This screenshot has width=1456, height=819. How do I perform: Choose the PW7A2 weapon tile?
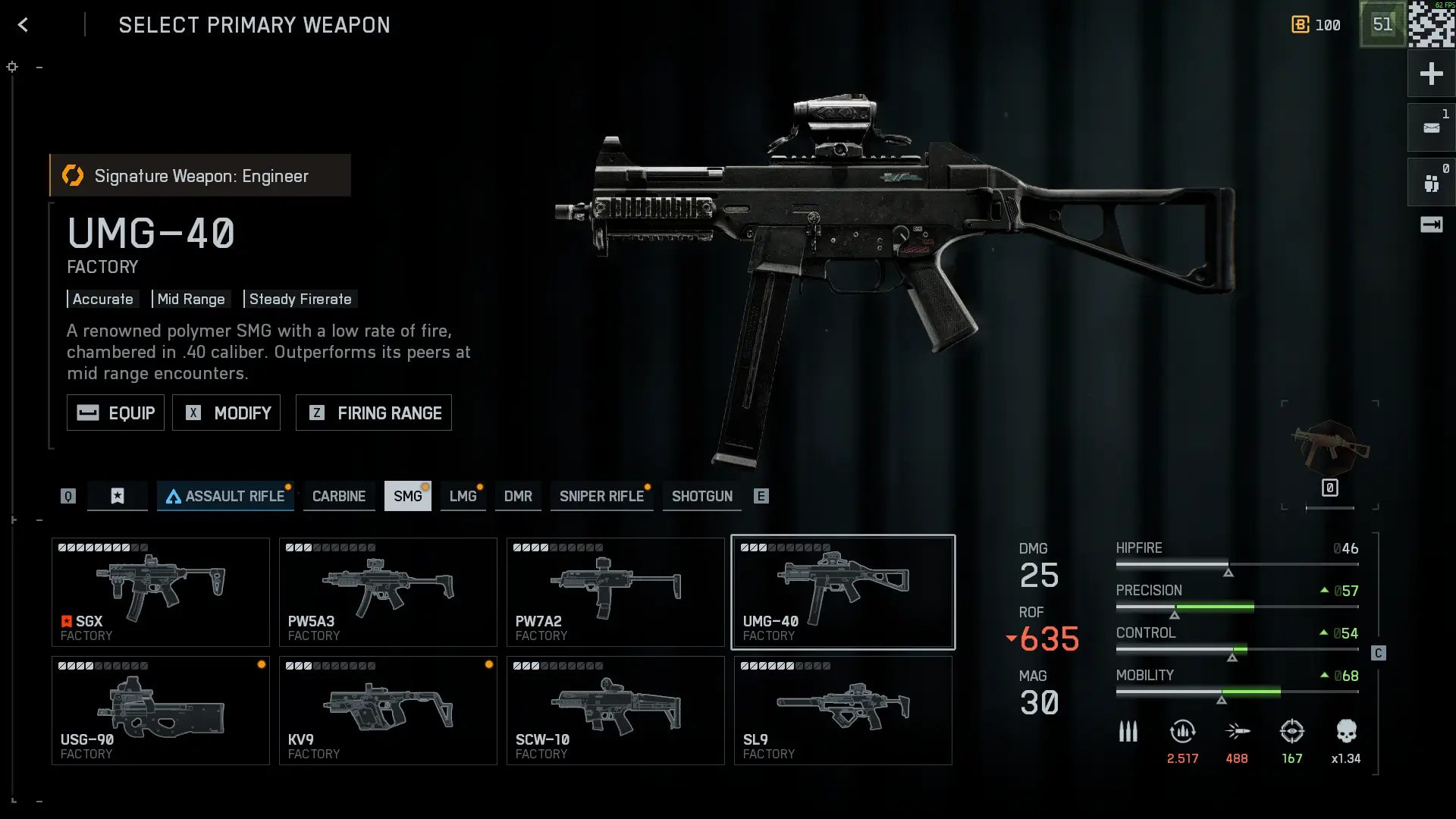coord(615,592)
